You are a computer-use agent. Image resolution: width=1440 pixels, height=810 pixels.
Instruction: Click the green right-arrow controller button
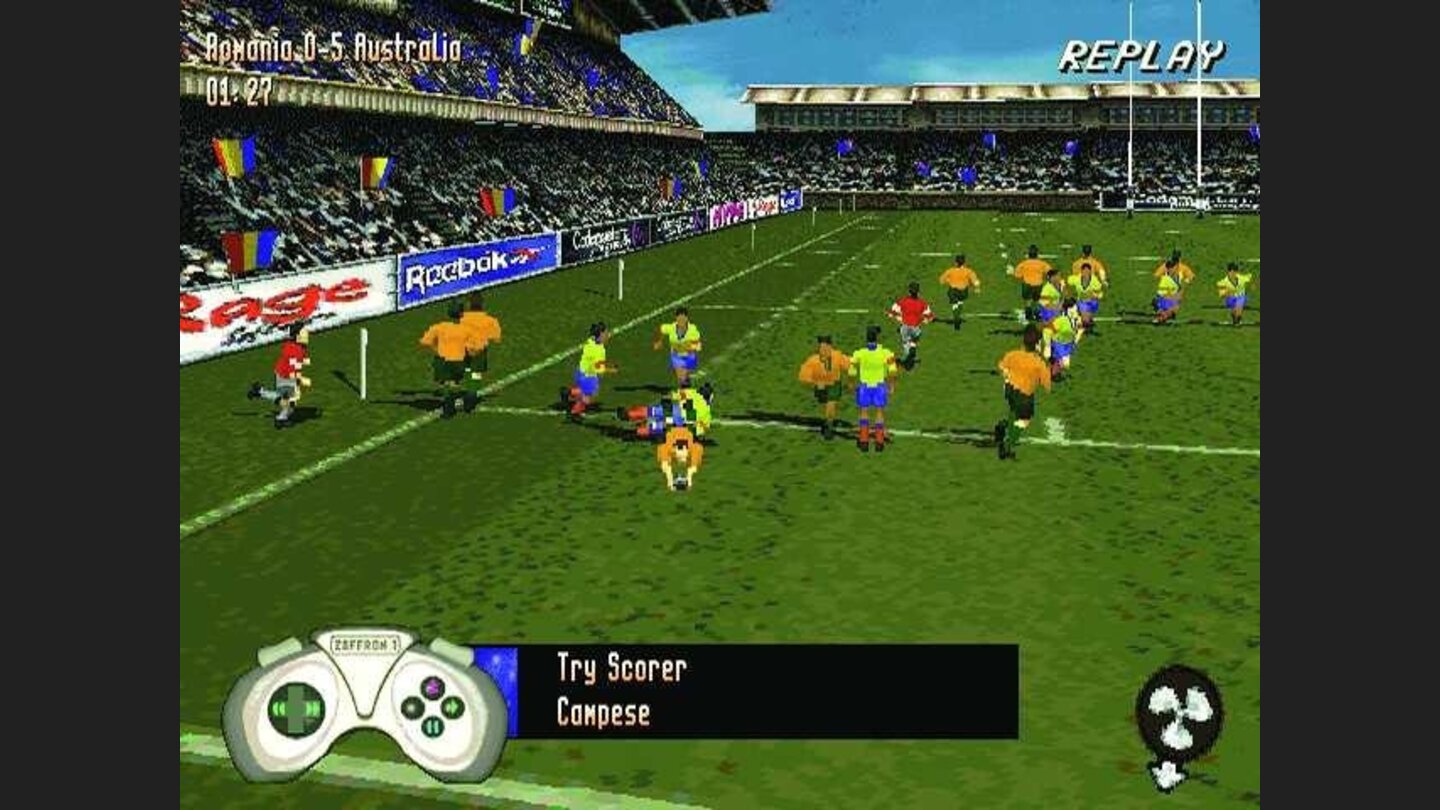451,706
